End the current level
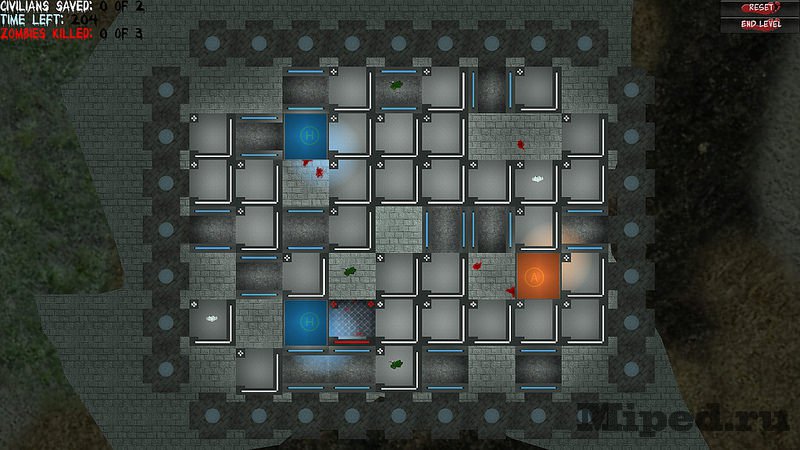800x450 pixels. tap(760, 24)
